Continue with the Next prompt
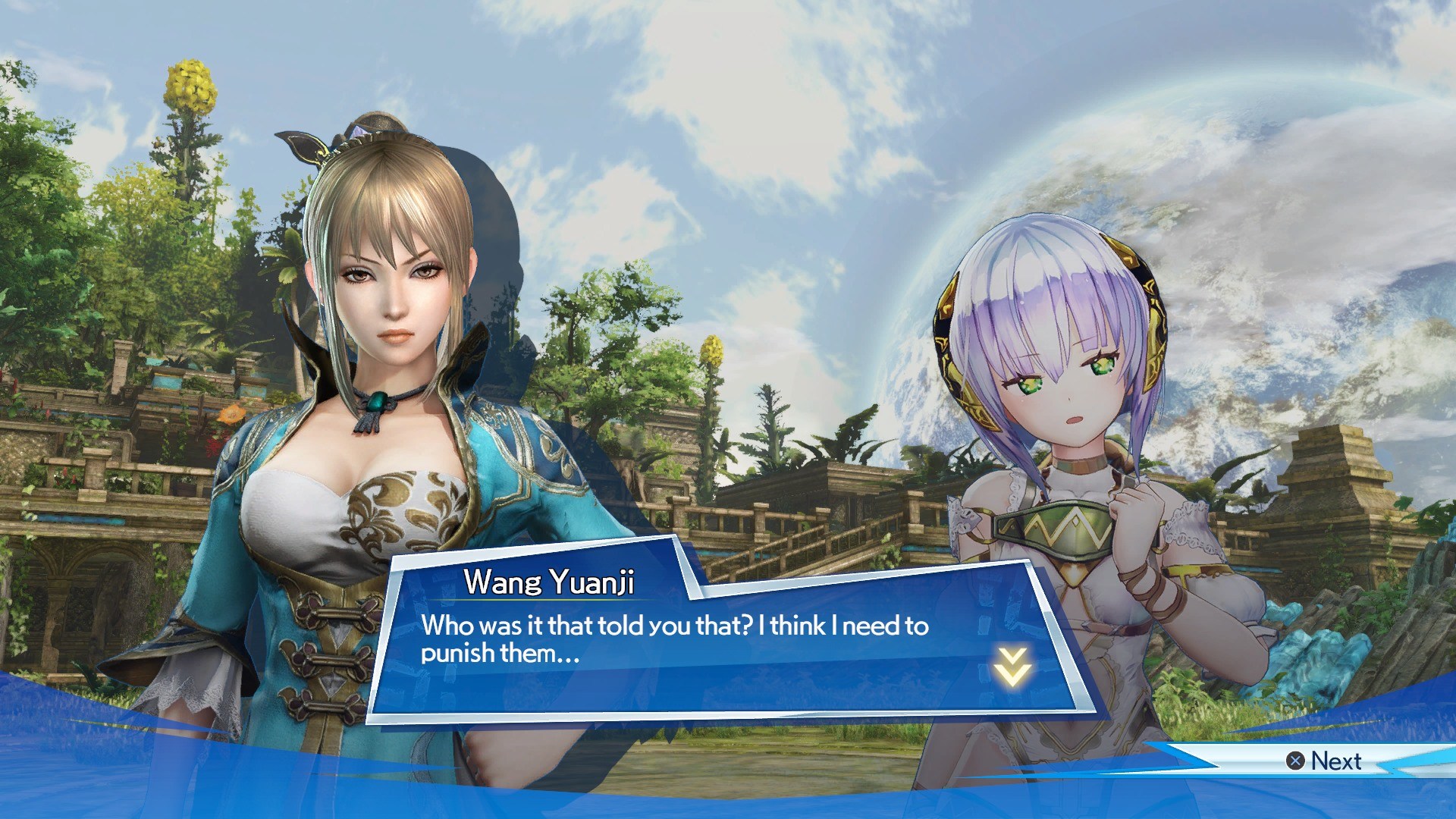 click(1324, 761)
